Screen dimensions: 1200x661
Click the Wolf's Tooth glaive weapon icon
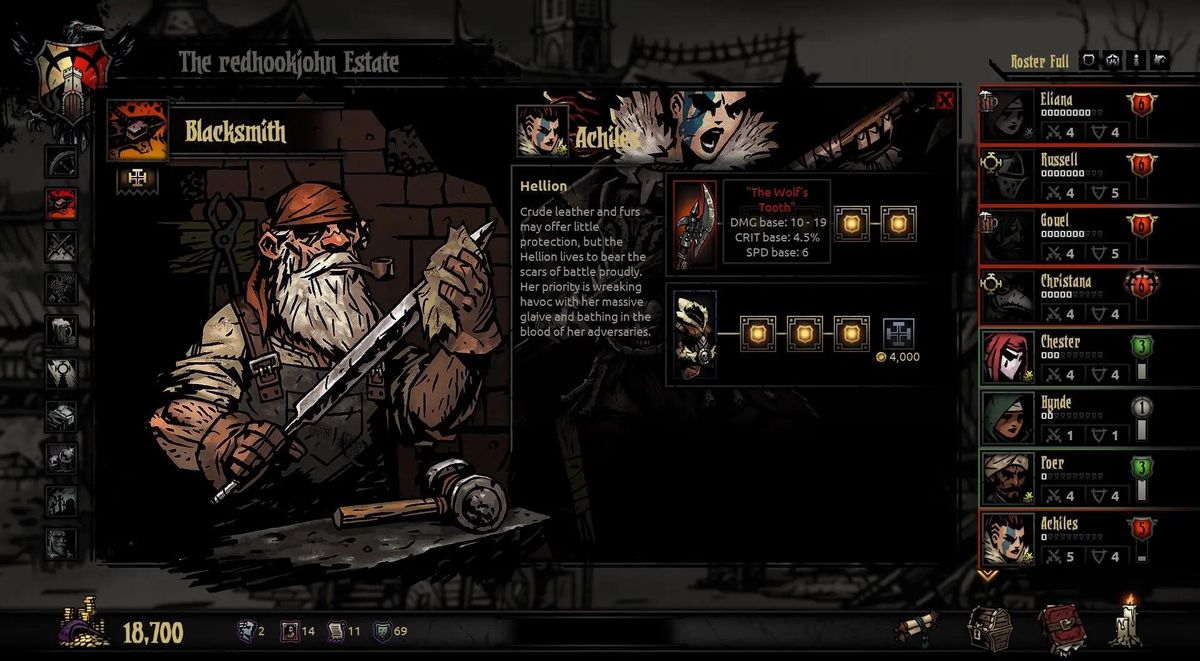[694, 225]
